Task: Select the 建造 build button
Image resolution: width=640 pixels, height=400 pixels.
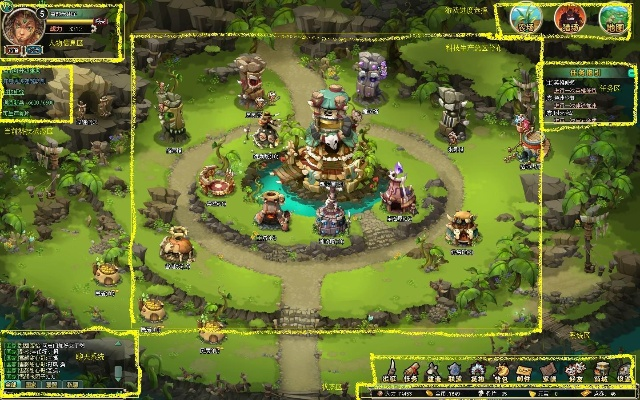Action: (433, 371)
